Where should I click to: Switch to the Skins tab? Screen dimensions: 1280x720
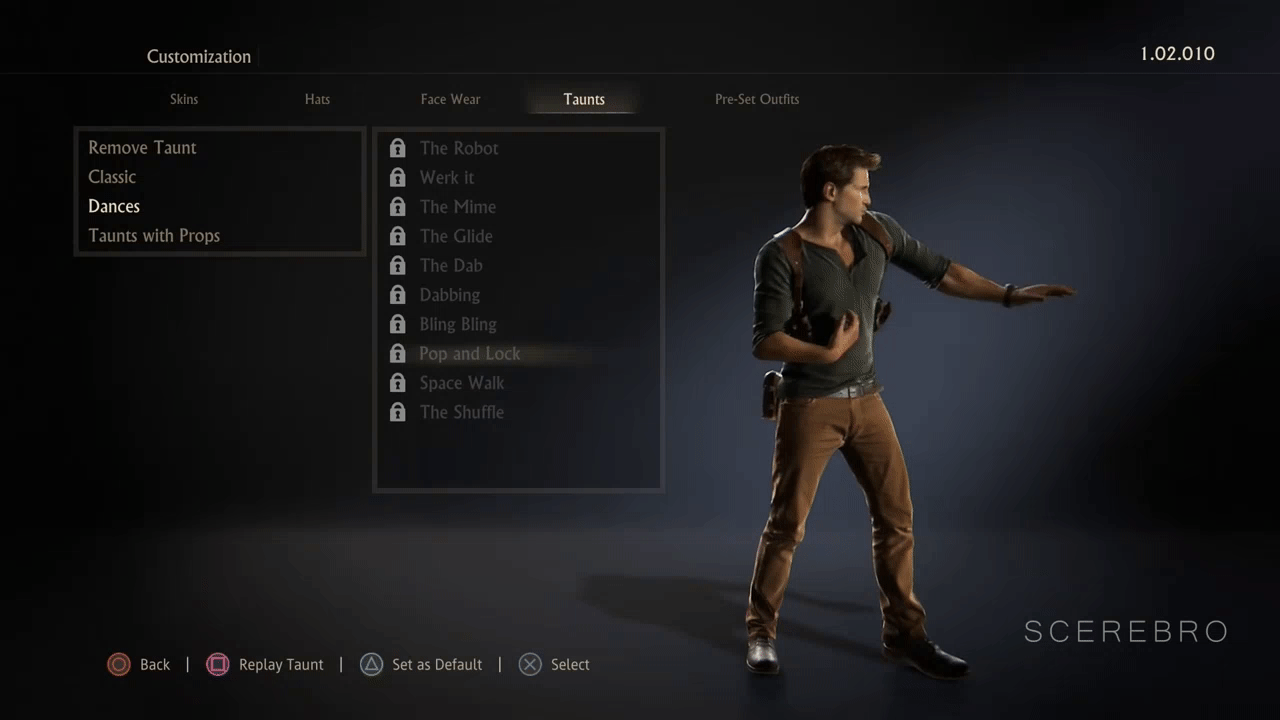coord(184,99)
